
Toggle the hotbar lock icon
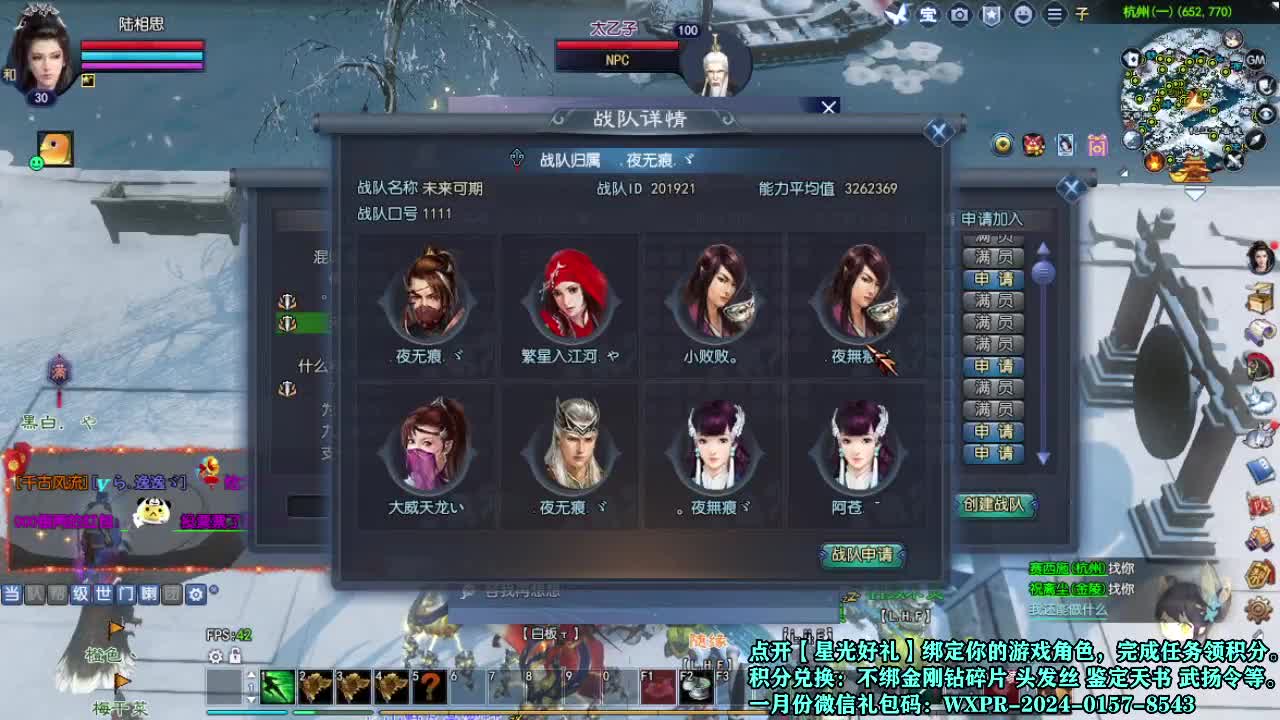point(235,656)
